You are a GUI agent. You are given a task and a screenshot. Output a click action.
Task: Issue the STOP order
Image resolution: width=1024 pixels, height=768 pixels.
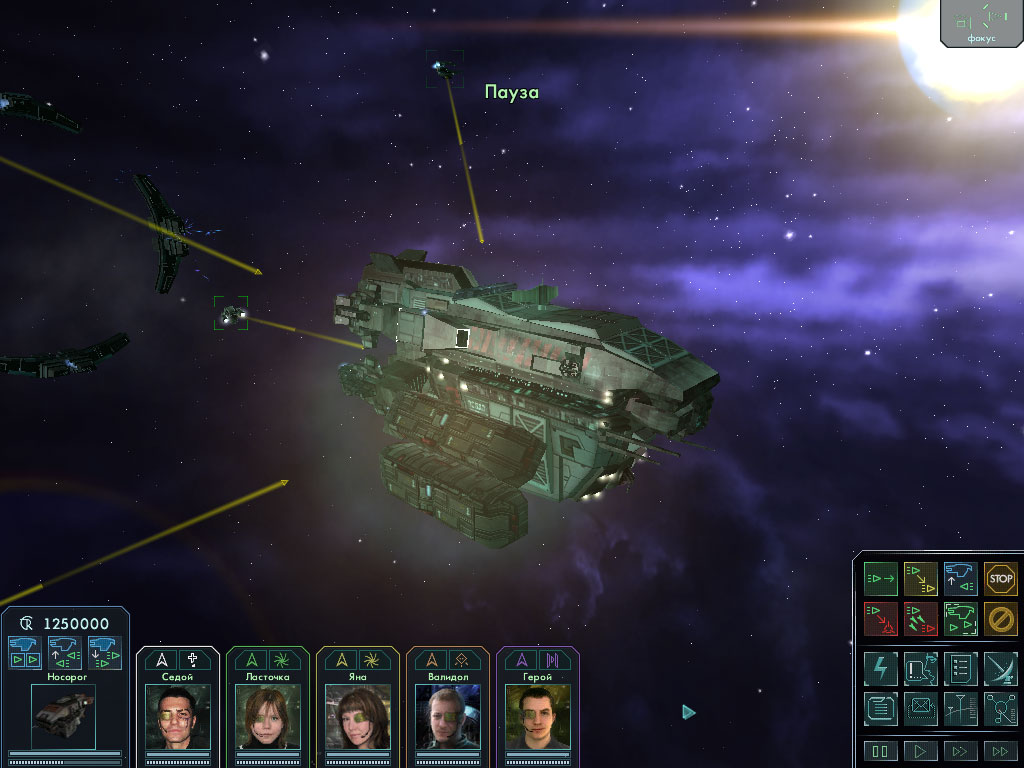(x=1000, y=579)
